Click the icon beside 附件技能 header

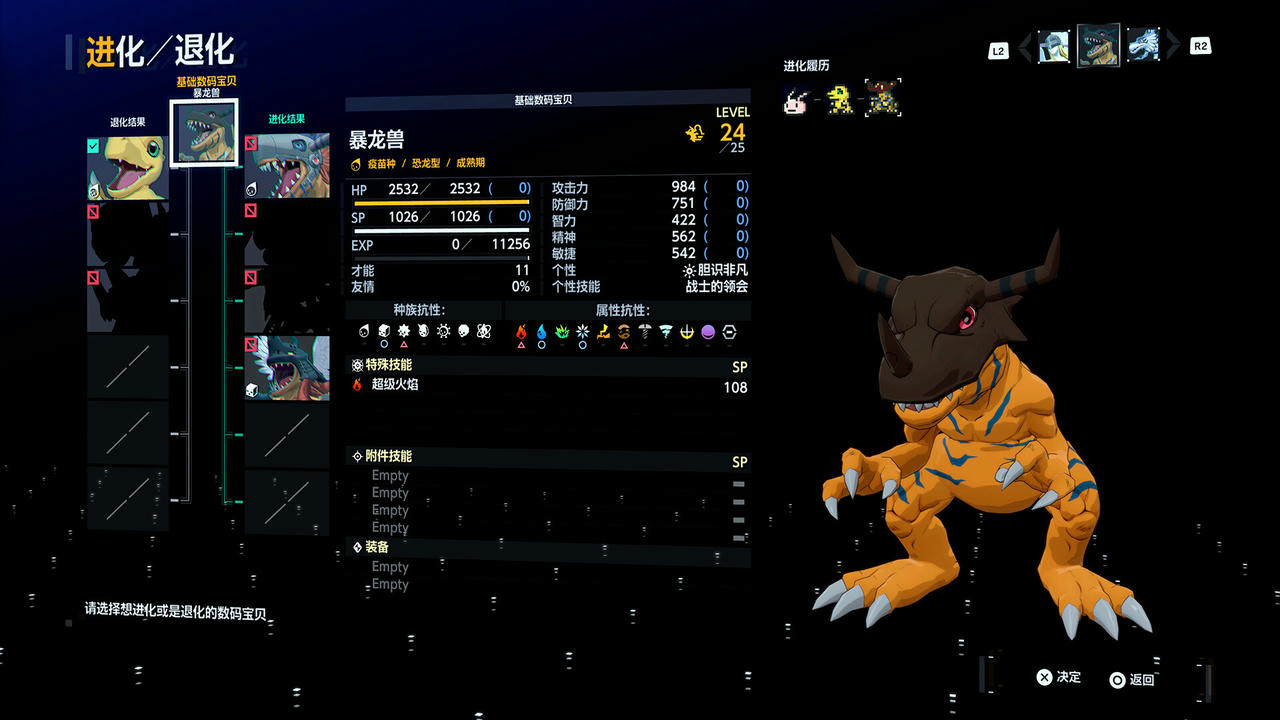tap(357, 455)
